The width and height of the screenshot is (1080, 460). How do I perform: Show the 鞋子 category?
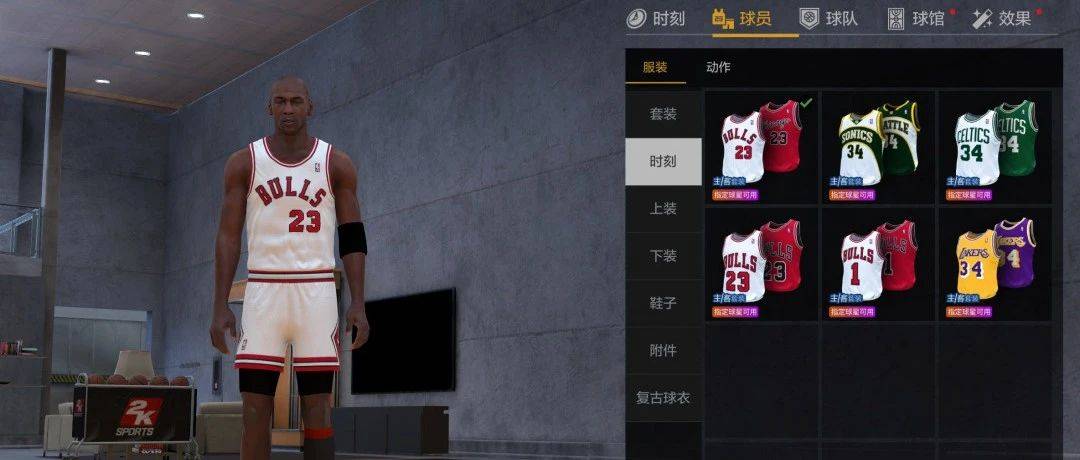tap(663, 304)
